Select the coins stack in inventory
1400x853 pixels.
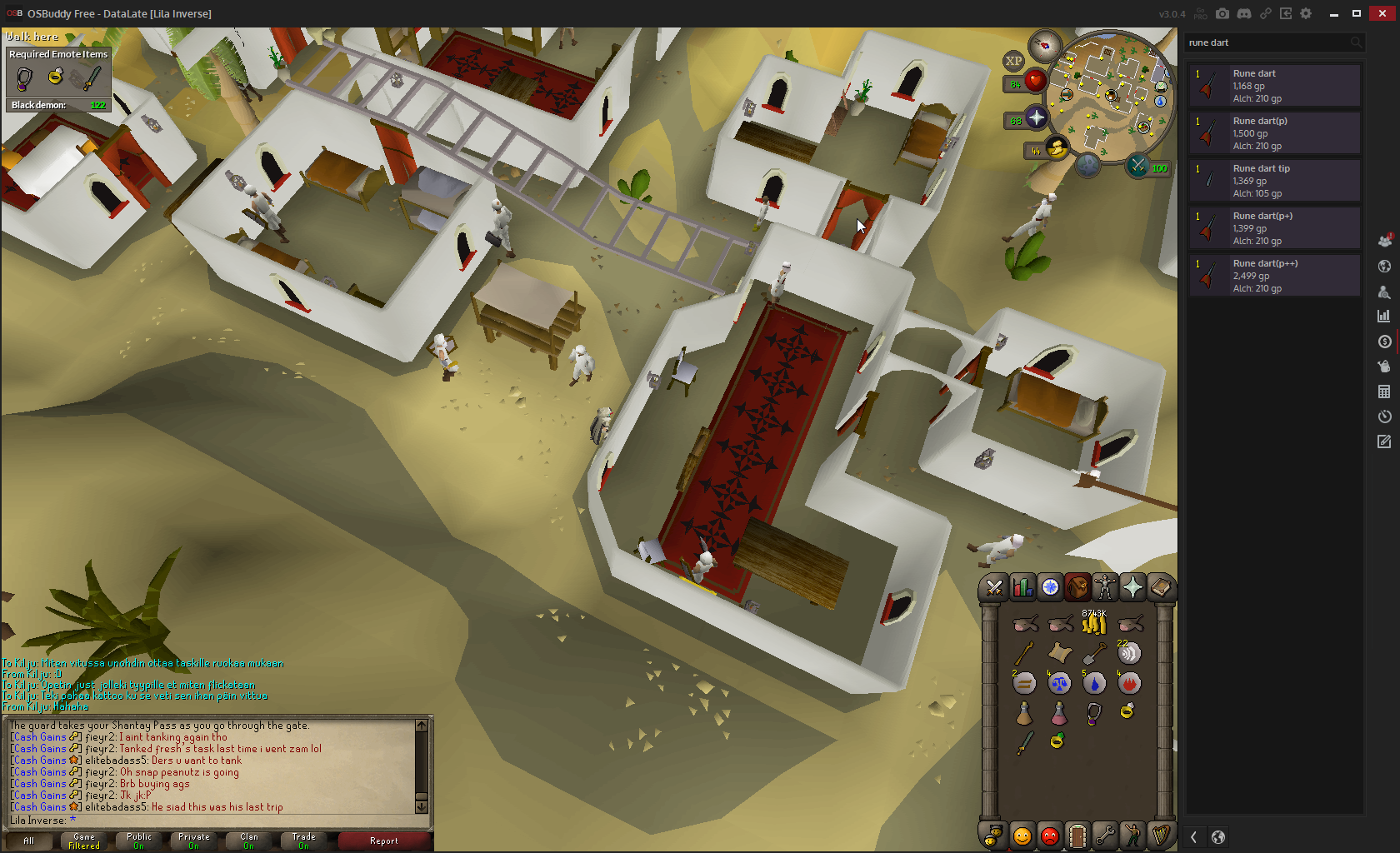click(x=1093, y=623)
